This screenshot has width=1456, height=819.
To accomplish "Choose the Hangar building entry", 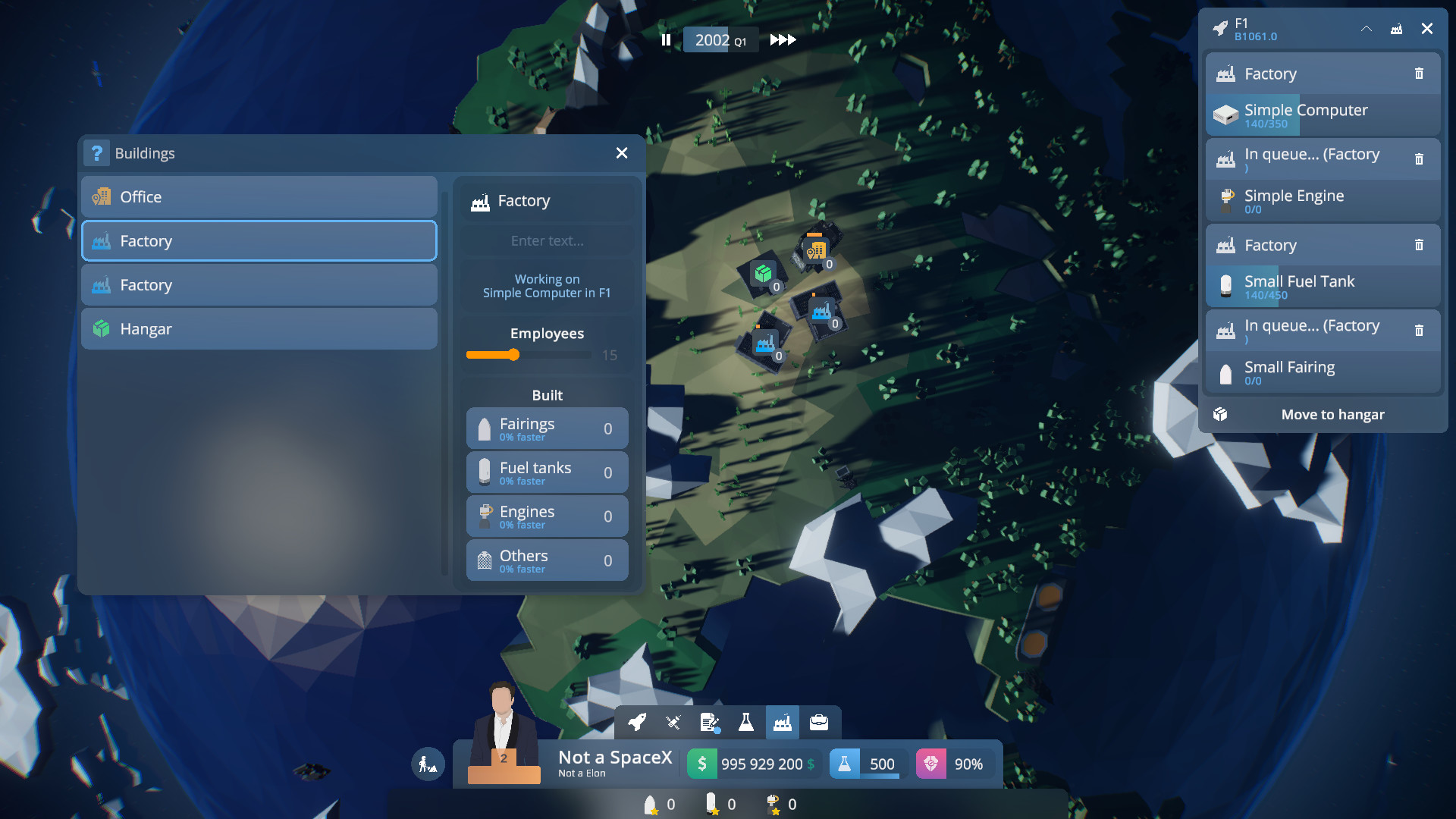I will [259, 329].
